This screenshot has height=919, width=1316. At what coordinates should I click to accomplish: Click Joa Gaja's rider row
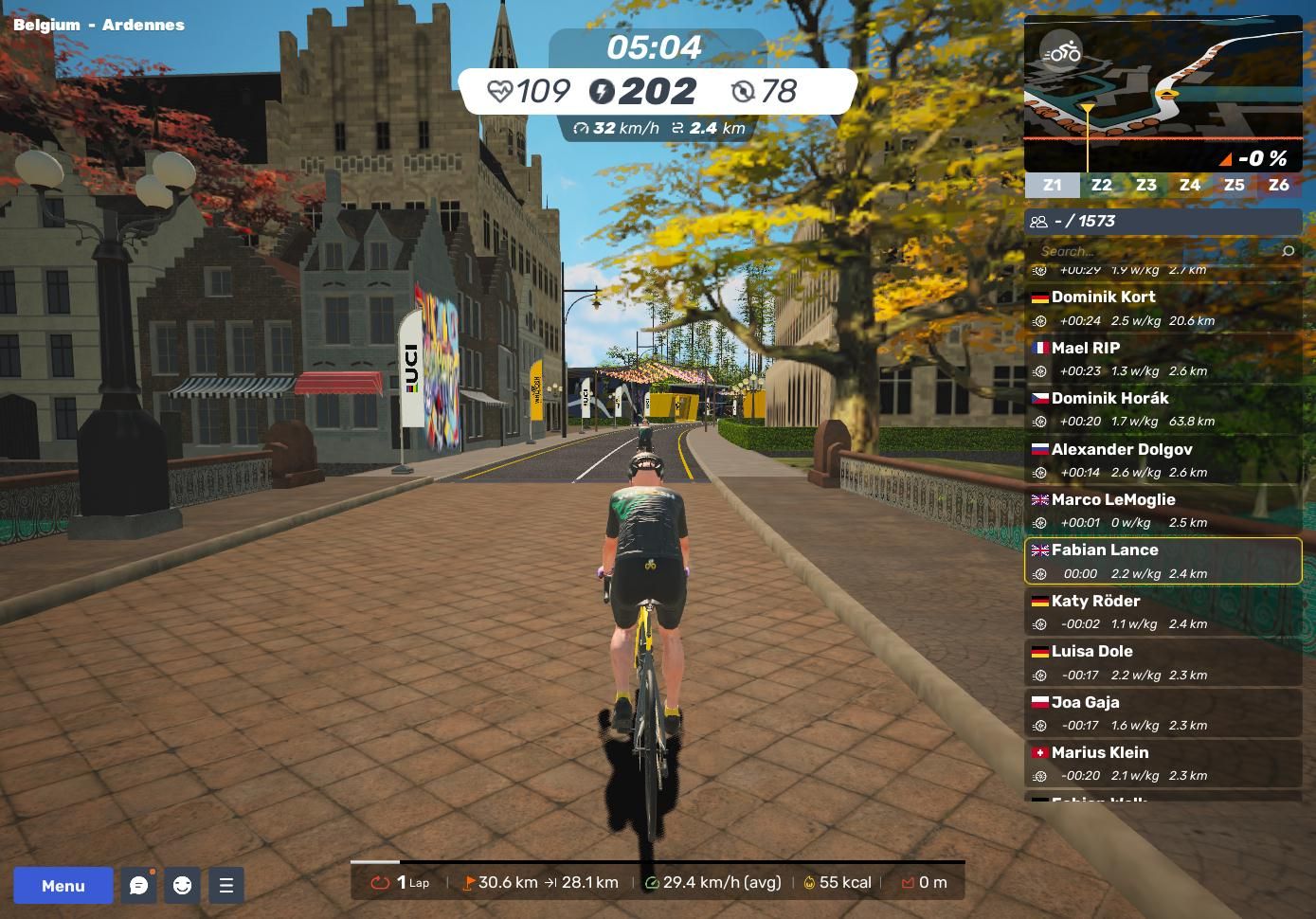click(x=1163, y=713)
